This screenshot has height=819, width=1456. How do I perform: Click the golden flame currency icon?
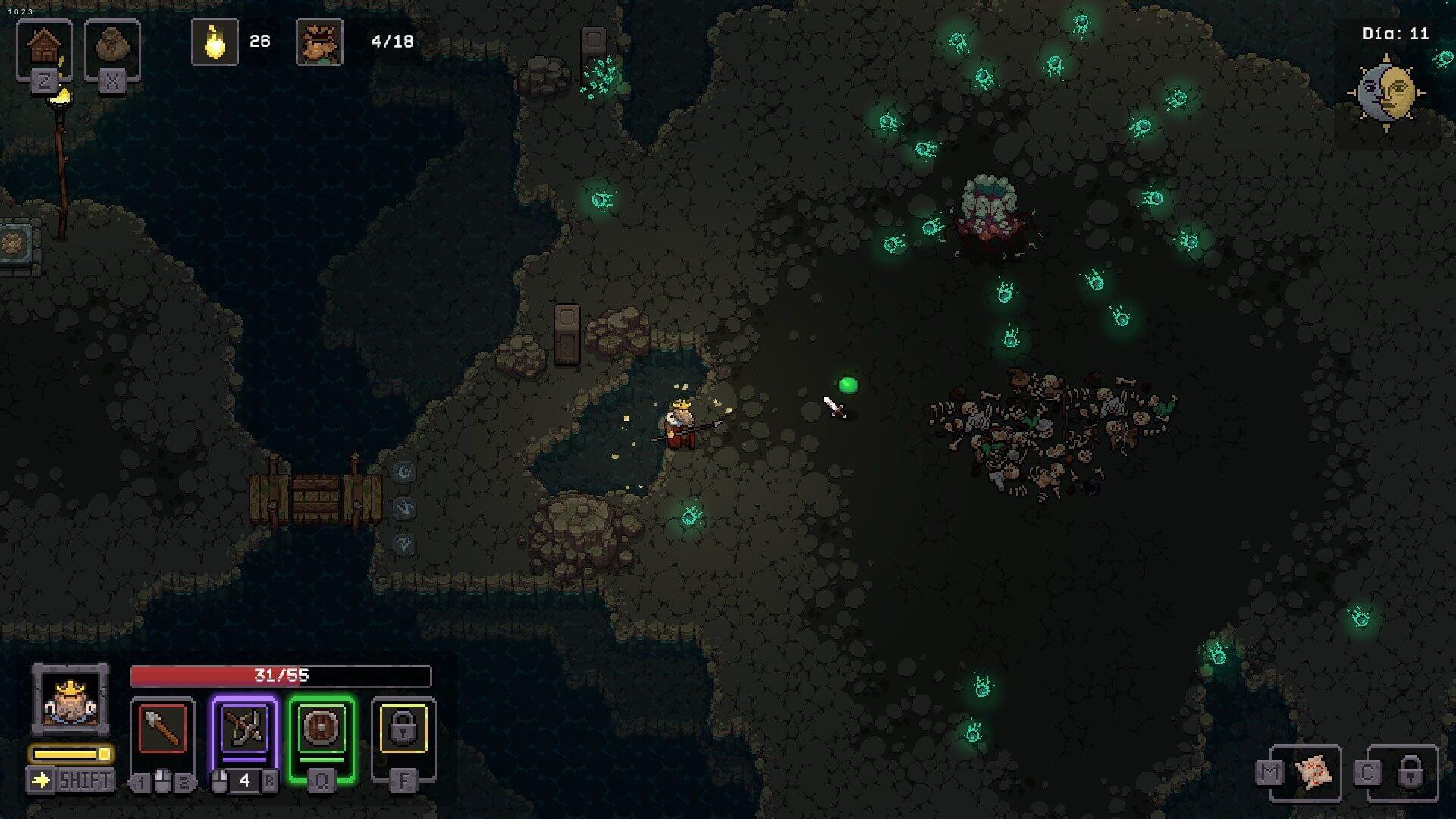pyautogui.click(x=215, y=42)
